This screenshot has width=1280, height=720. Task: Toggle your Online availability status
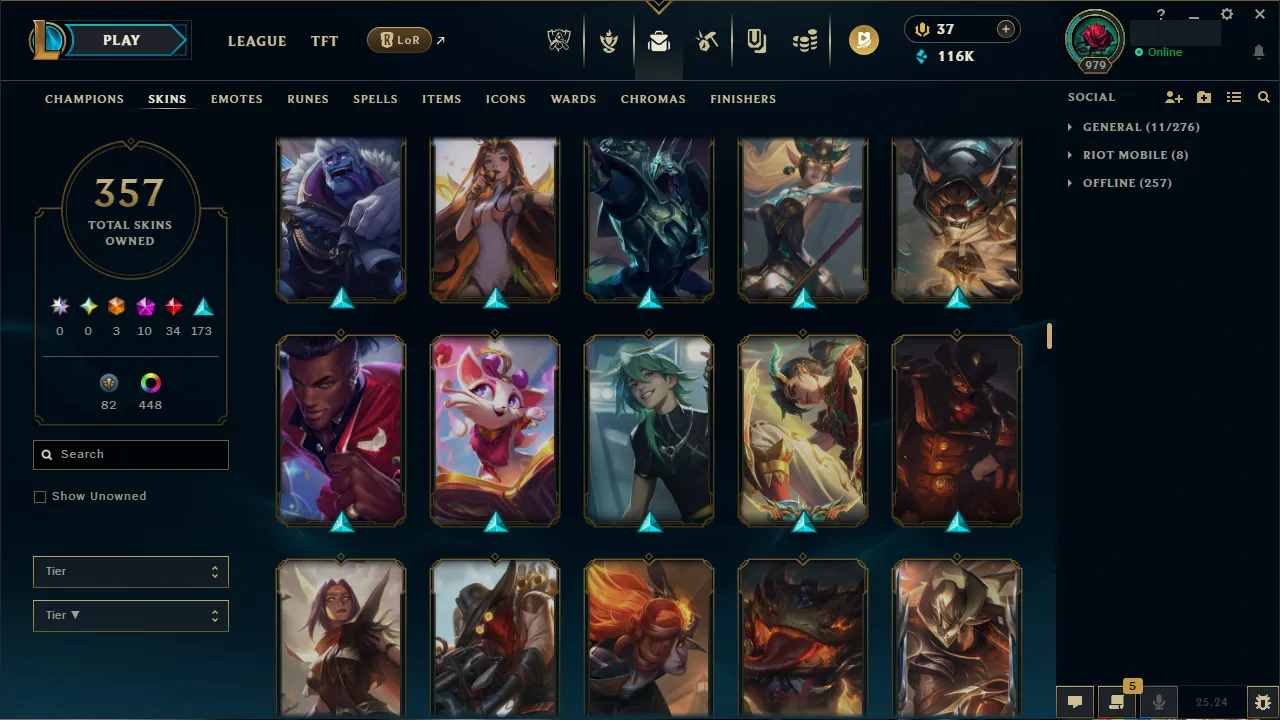tap(1160, 52)
